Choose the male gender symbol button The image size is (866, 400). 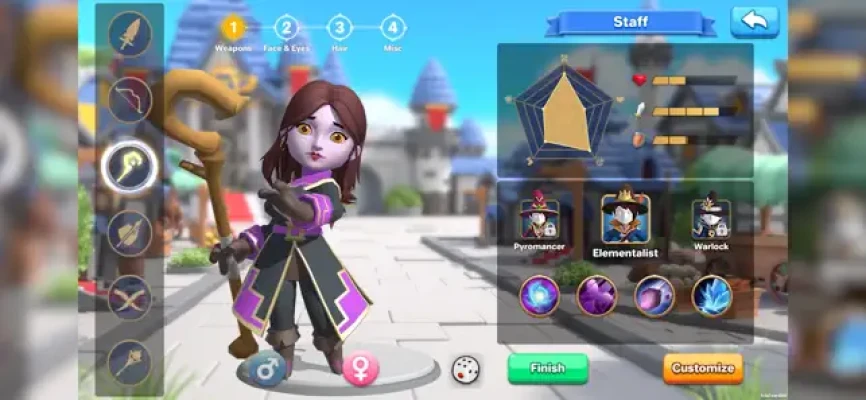(267, 369)
